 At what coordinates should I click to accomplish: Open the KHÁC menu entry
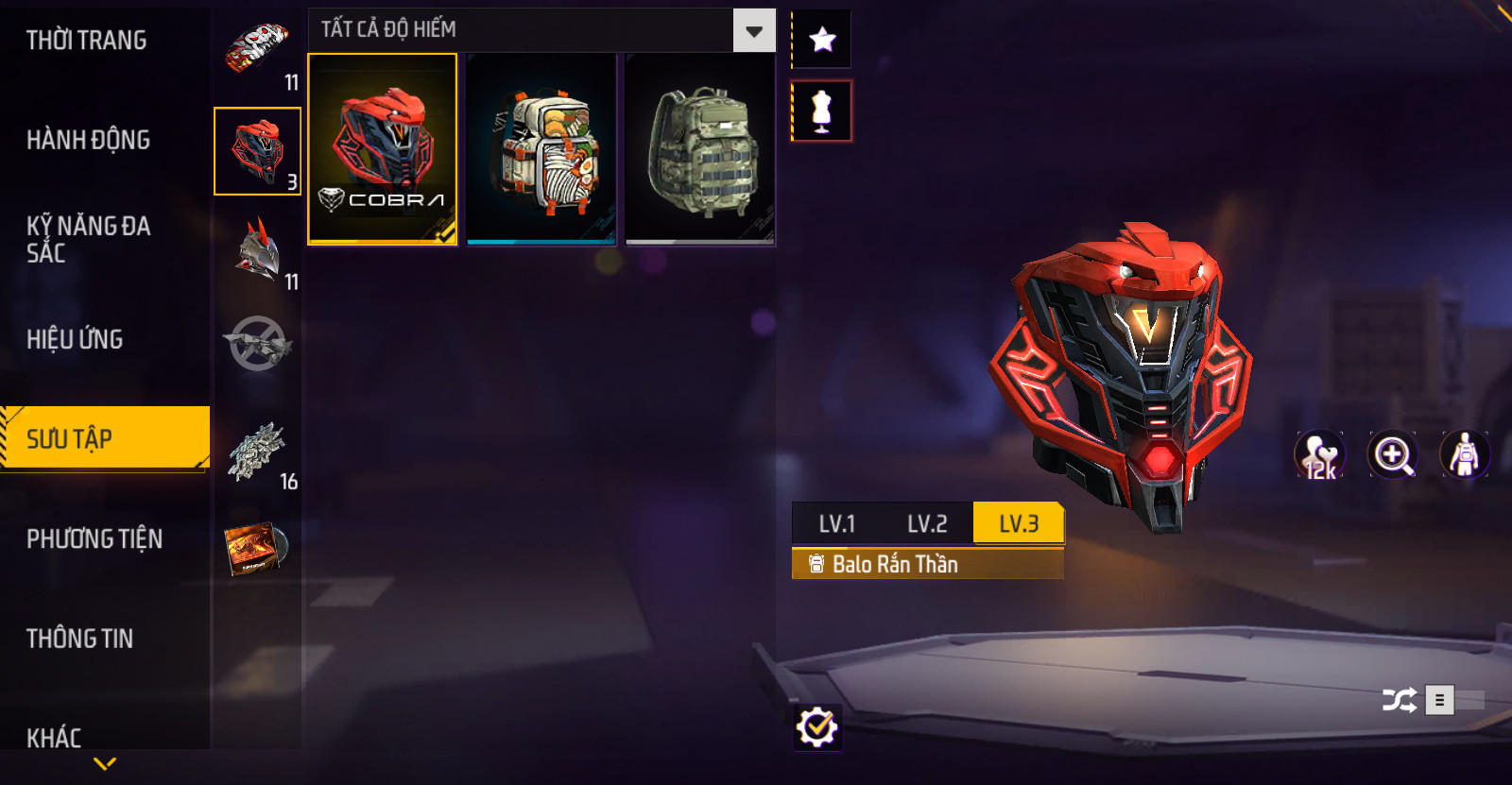(54, 737)
